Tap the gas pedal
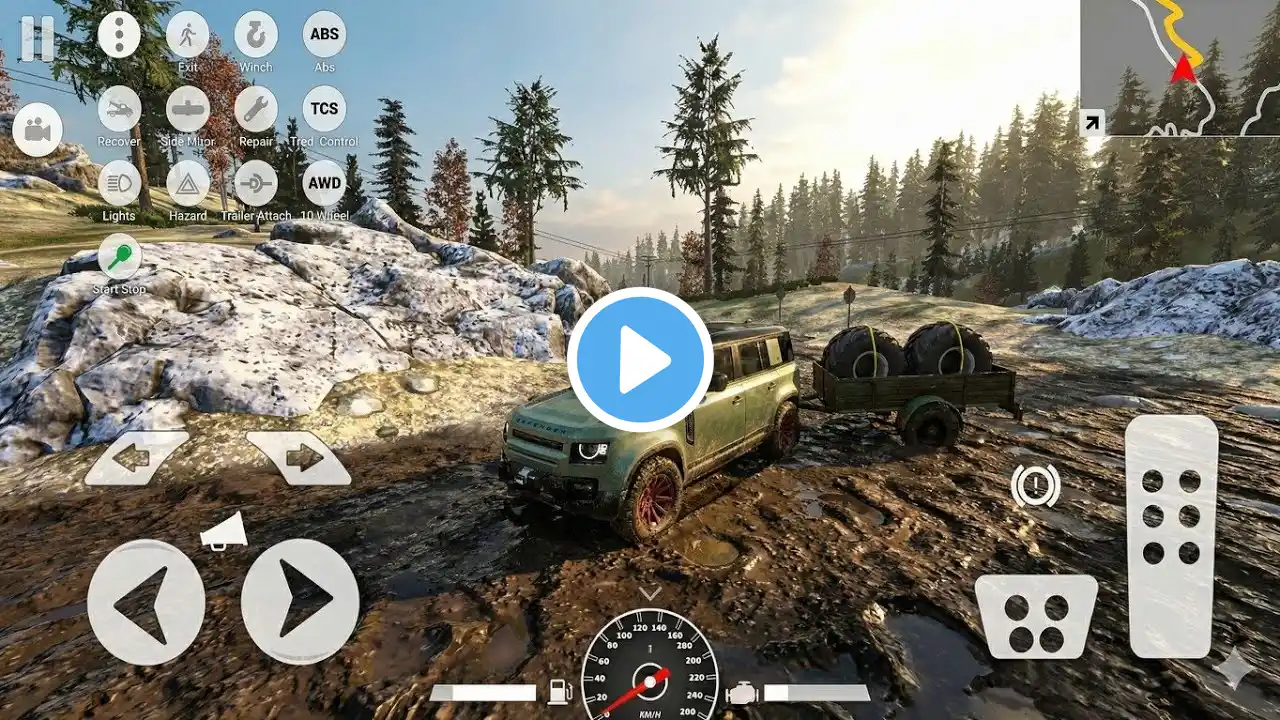 pos(1171,535)
